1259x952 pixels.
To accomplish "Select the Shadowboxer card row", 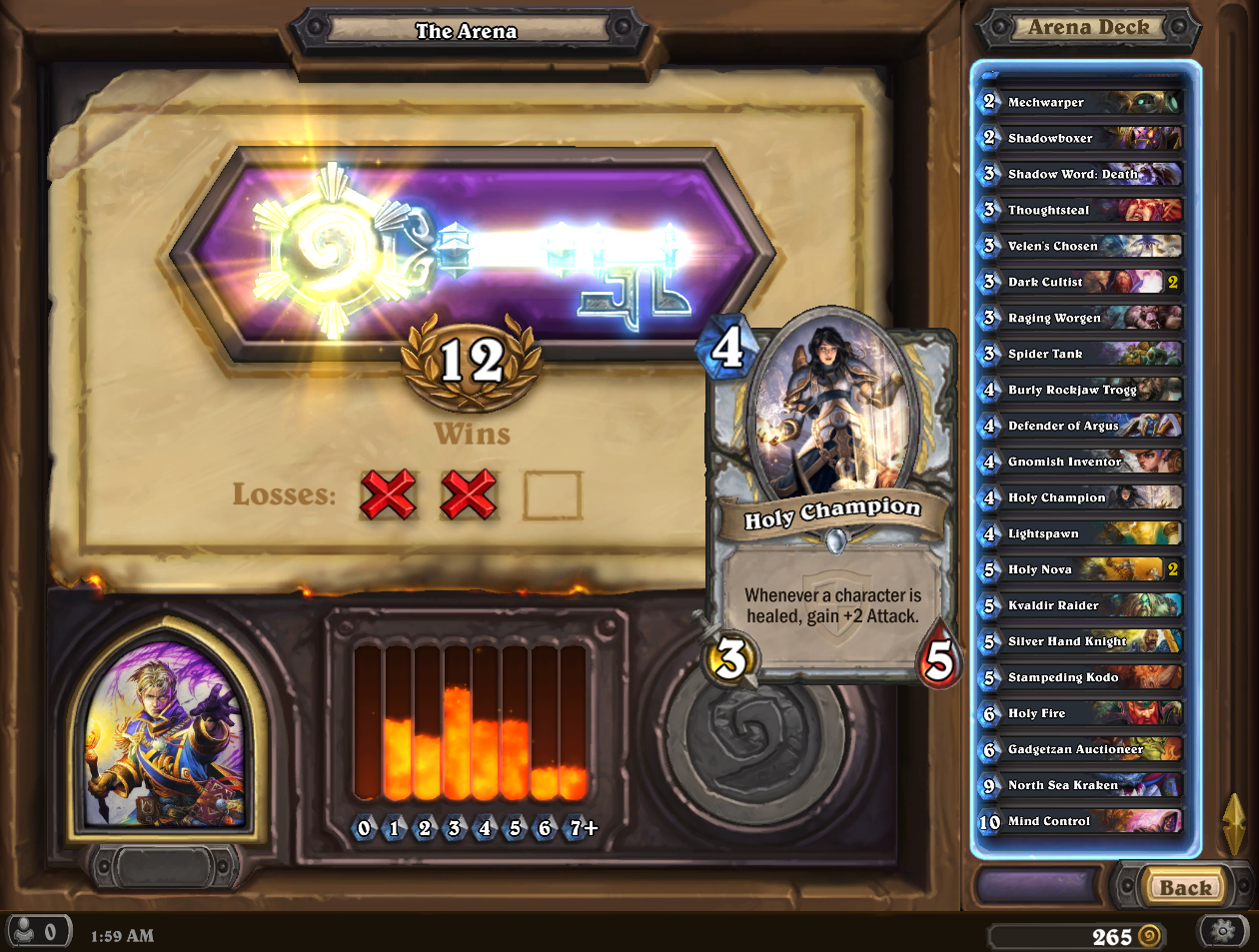I will pos(1081,138).
